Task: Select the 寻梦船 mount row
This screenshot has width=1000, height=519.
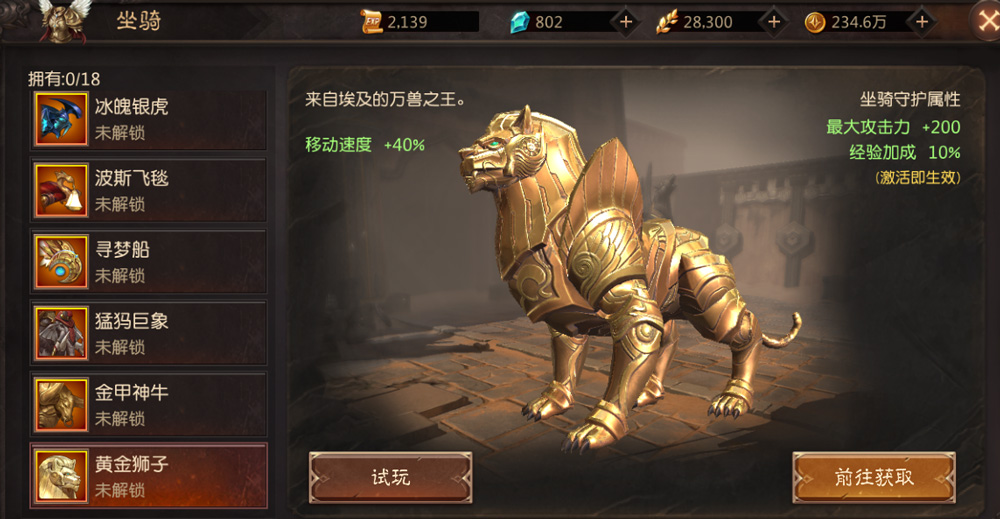Action: [148, 261]
